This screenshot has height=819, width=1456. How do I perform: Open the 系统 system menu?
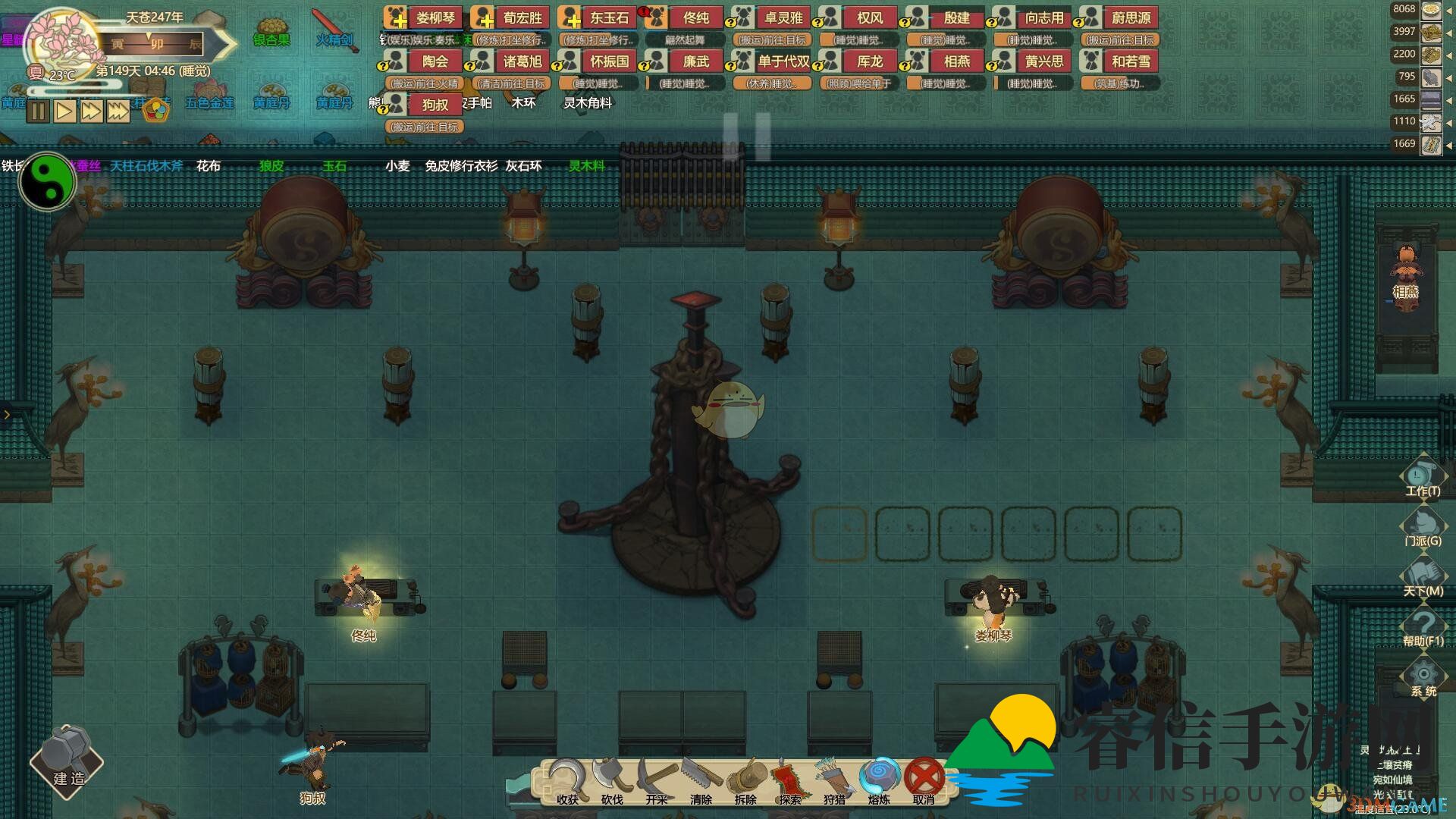1423,676
